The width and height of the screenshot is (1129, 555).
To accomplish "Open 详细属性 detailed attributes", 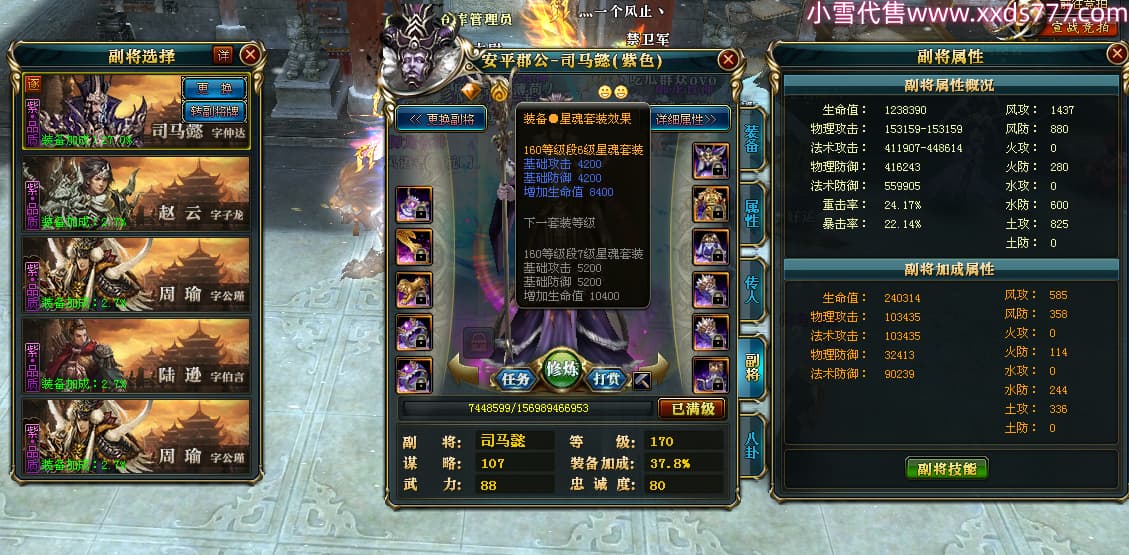I will [689, 119].
